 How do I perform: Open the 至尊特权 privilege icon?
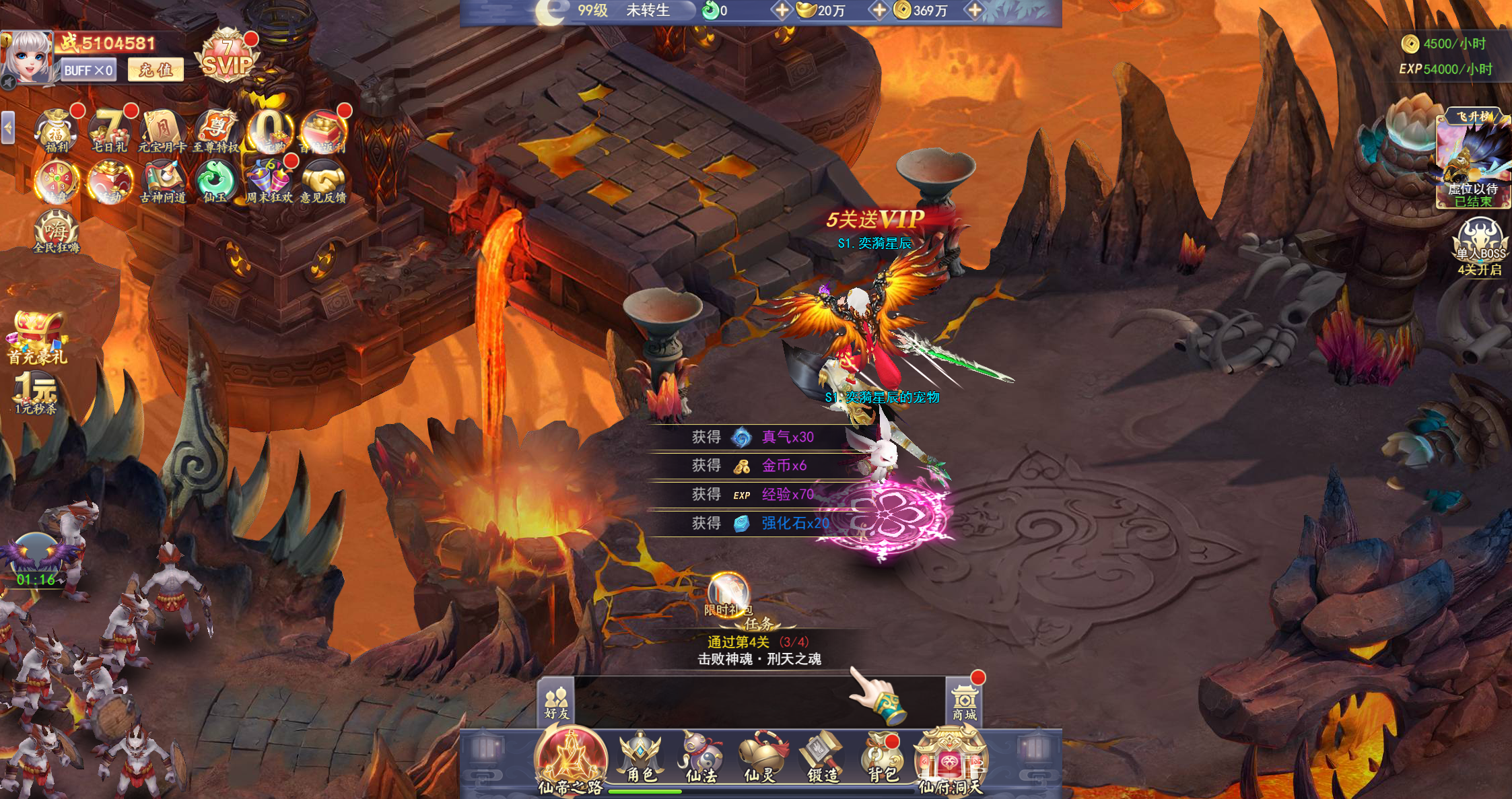[x=216, y=130]
